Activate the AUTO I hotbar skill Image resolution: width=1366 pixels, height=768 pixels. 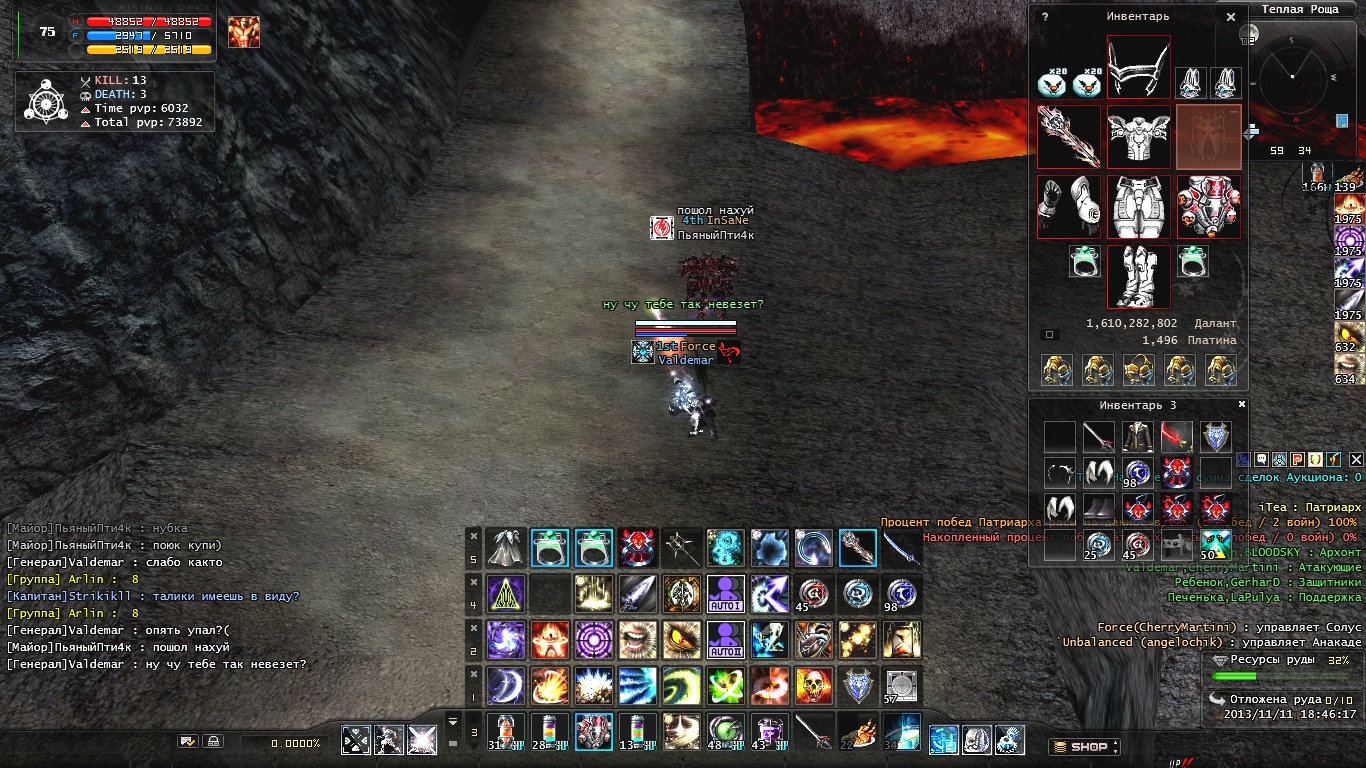[725, 594]
